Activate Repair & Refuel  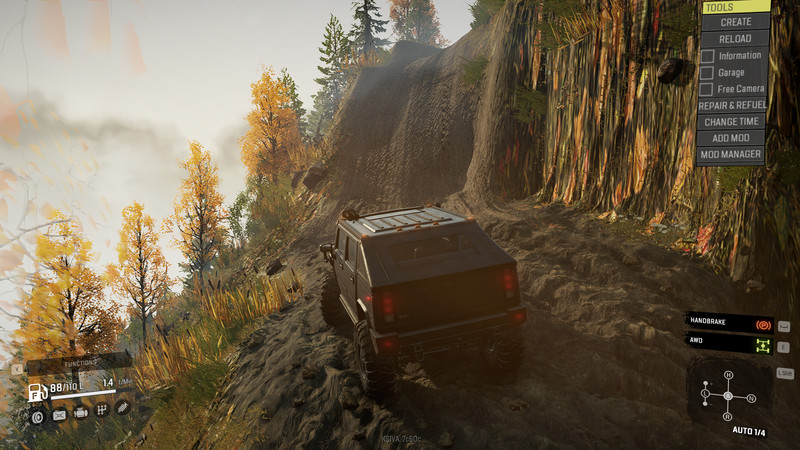[733, 105]
